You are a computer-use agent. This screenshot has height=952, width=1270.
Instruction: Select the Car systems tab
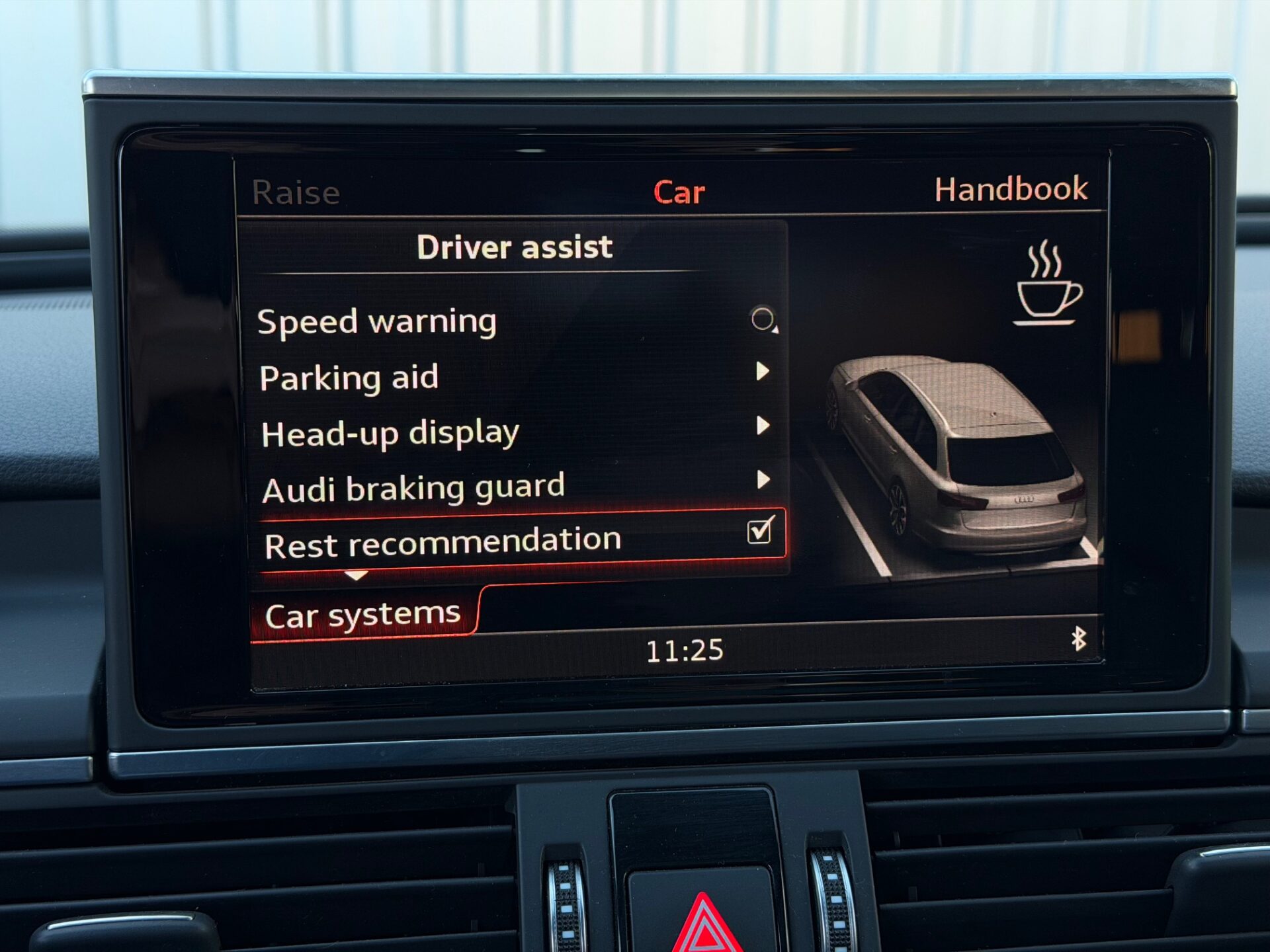pos(362,615)
